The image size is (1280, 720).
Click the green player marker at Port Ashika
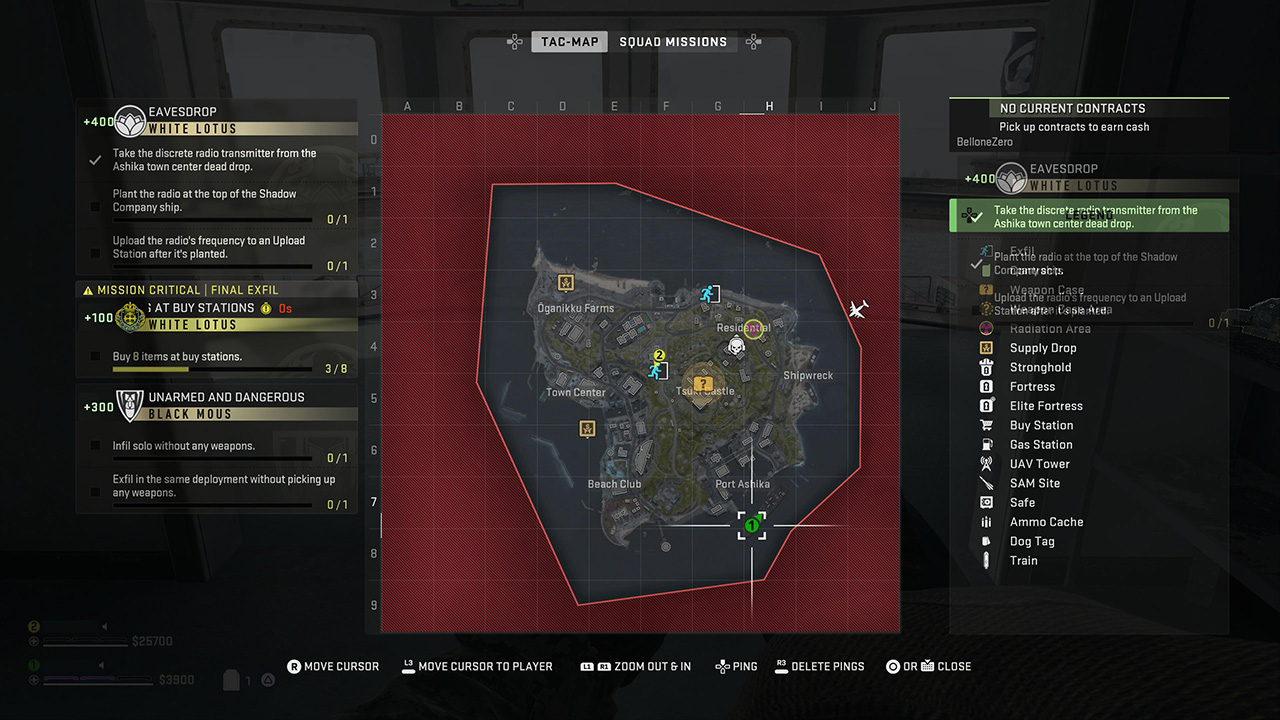[x=752, y=524]
